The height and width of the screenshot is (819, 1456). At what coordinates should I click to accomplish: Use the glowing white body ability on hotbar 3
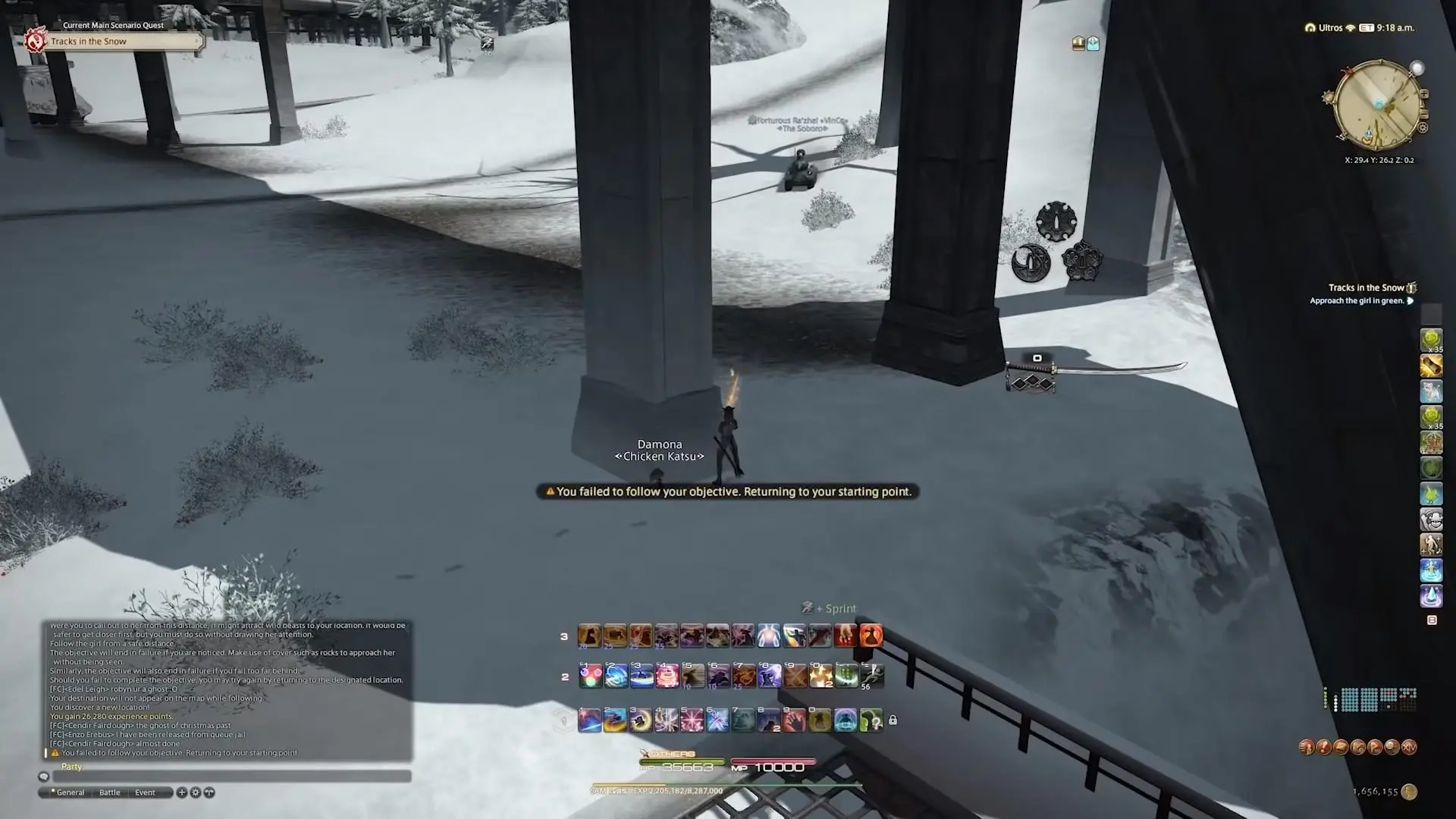point(768,635)
